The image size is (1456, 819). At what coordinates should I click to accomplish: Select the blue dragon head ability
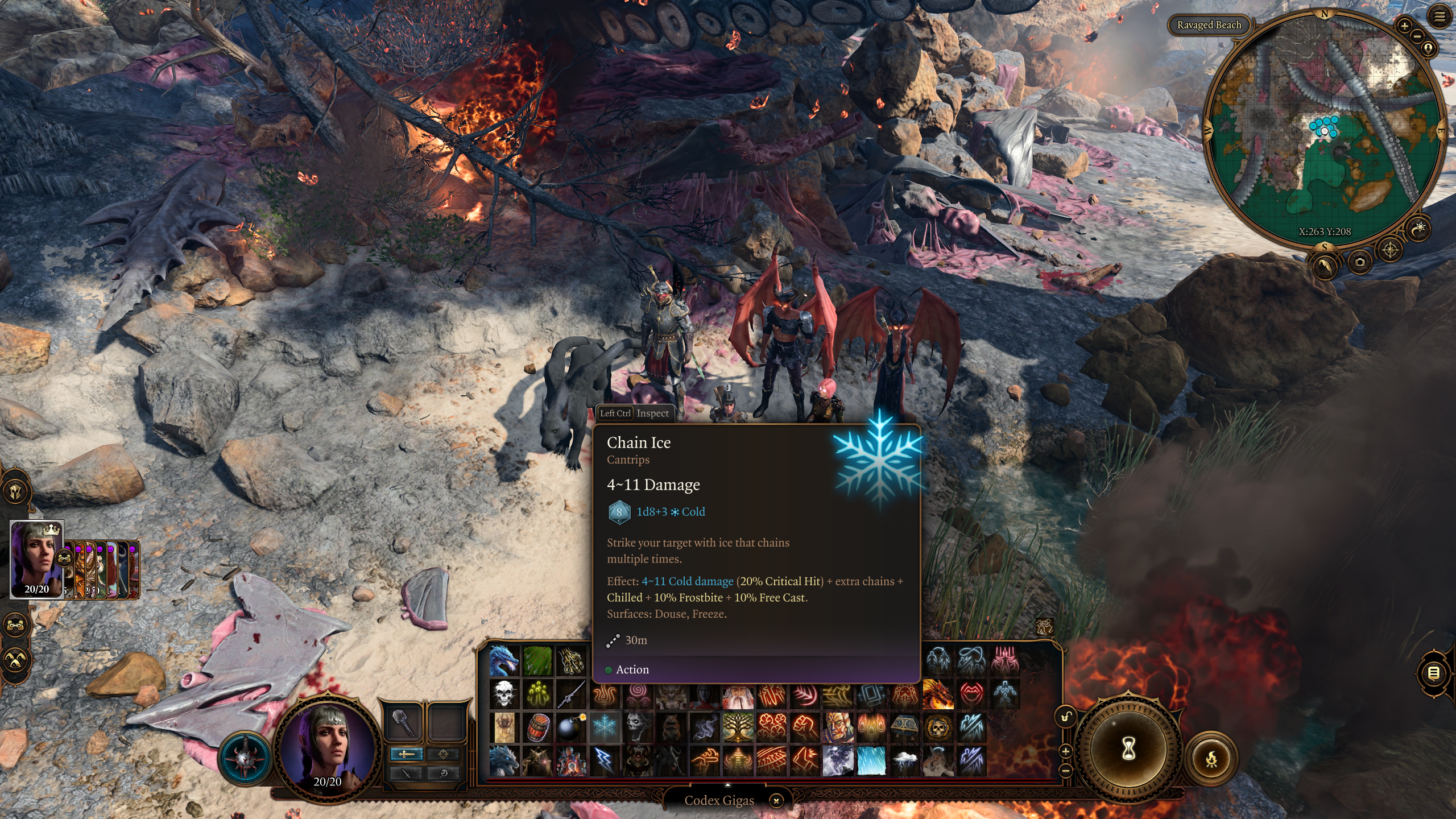click(504, 660)
